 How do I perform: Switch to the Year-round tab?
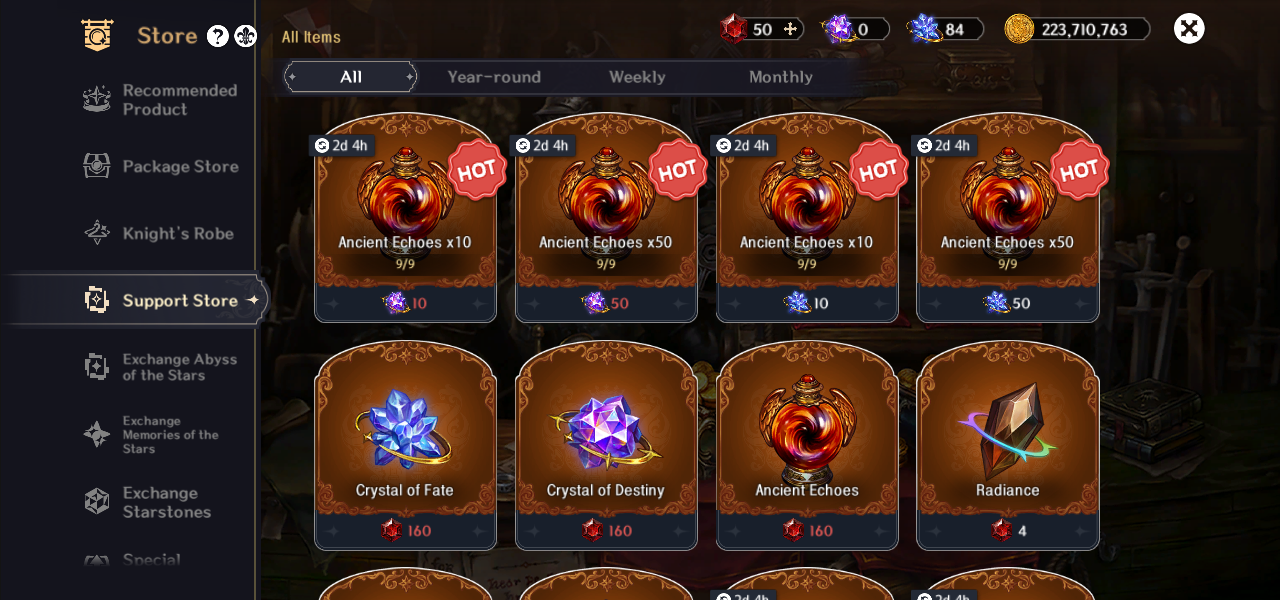[494, 77]
